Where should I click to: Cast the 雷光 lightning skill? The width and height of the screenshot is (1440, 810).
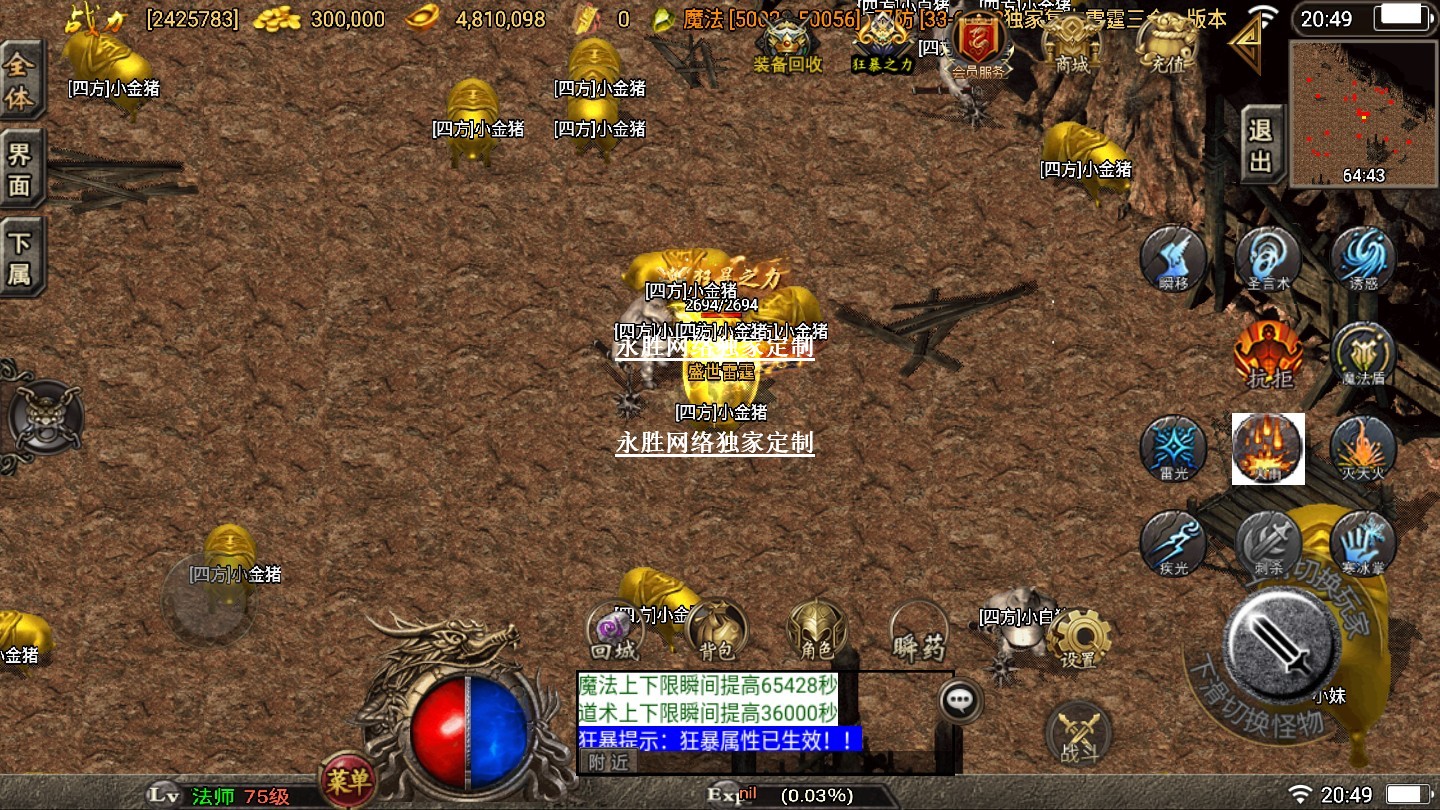(x=1174, y=447)
